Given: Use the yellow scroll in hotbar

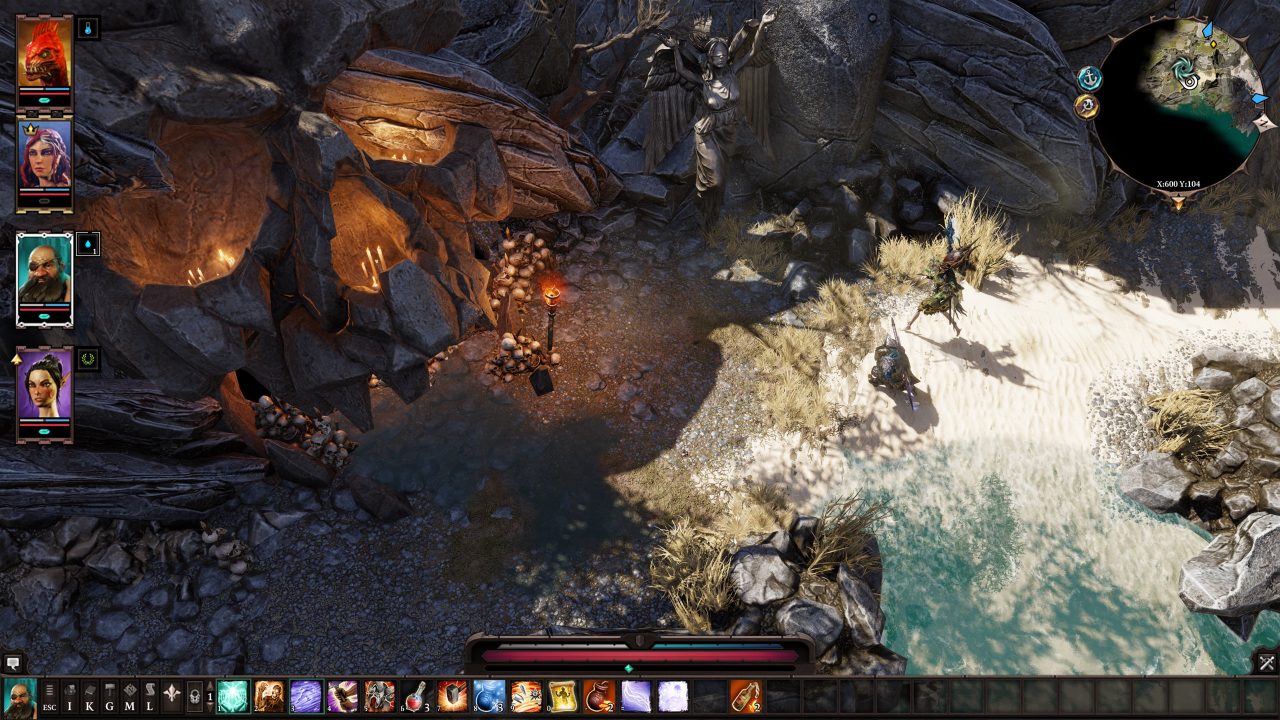Looking at the screenshot, I should [x=562, y=696].
